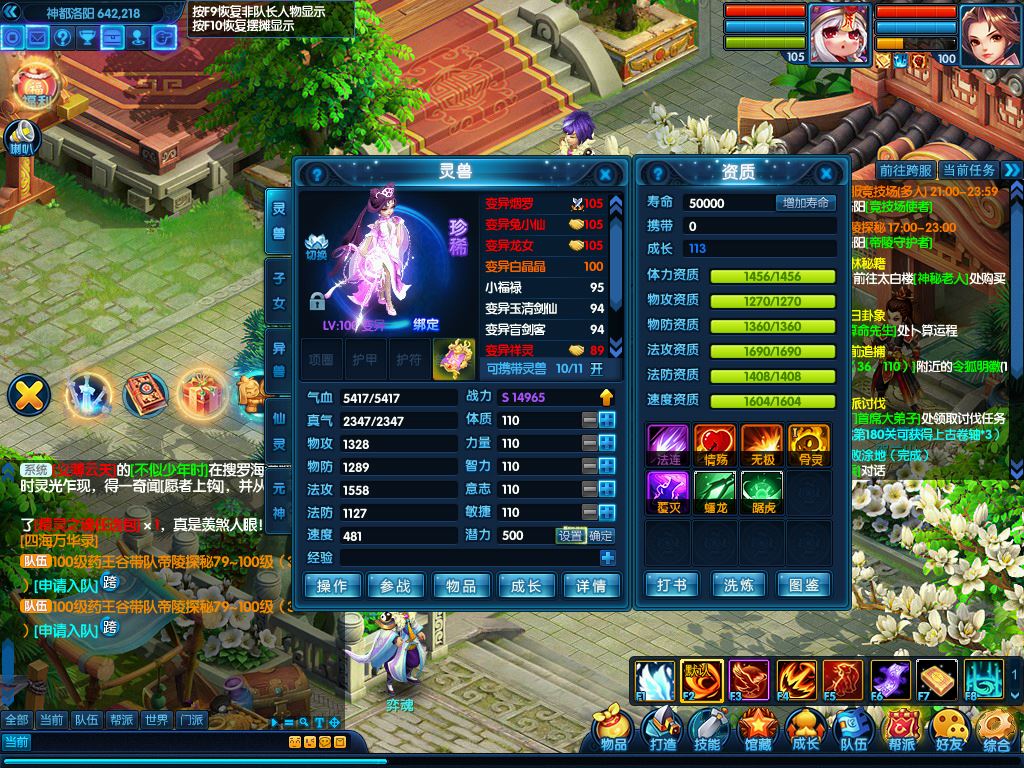Screen dimensions: 1024x768
Task: Open 打书 skill book menu
Action: [x=672, y=585]
